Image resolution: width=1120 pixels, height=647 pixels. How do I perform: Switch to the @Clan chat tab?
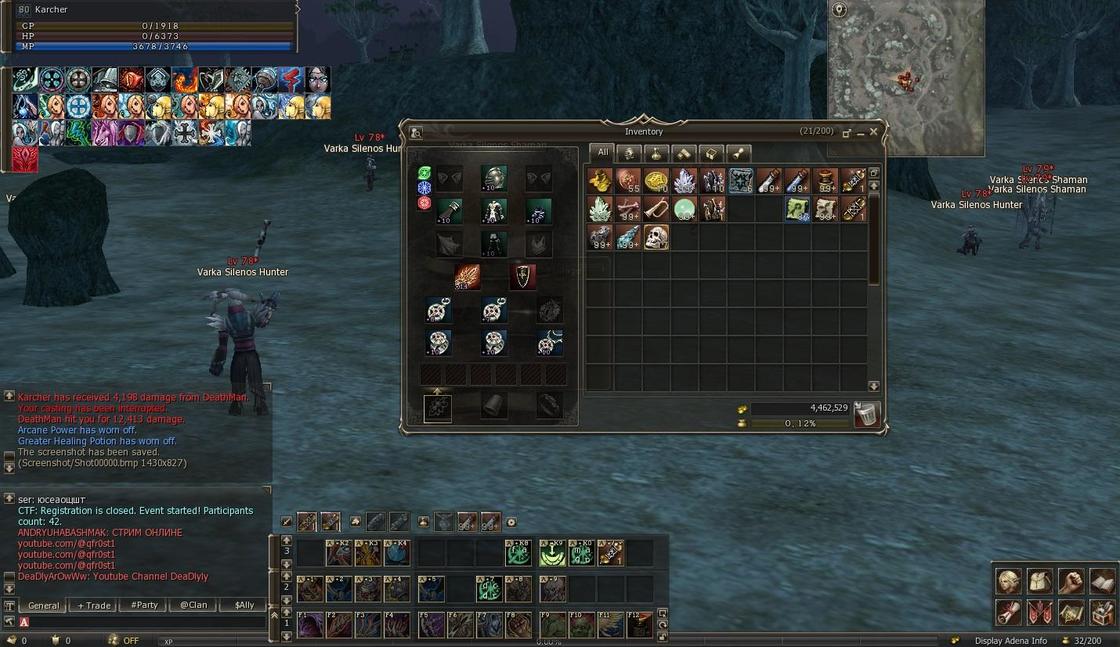[x=193, y=605]
